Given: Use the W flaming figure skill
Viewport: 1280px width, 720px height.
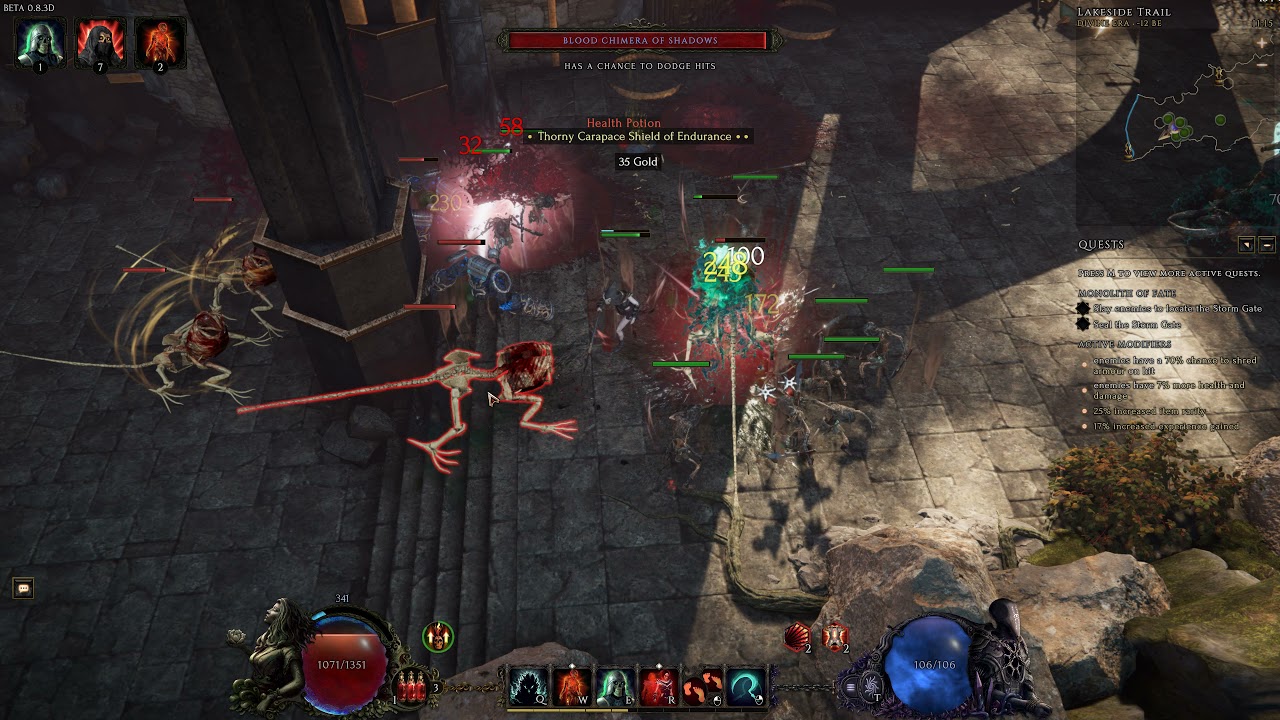Looking at the screenshot, I should point(571,686).
